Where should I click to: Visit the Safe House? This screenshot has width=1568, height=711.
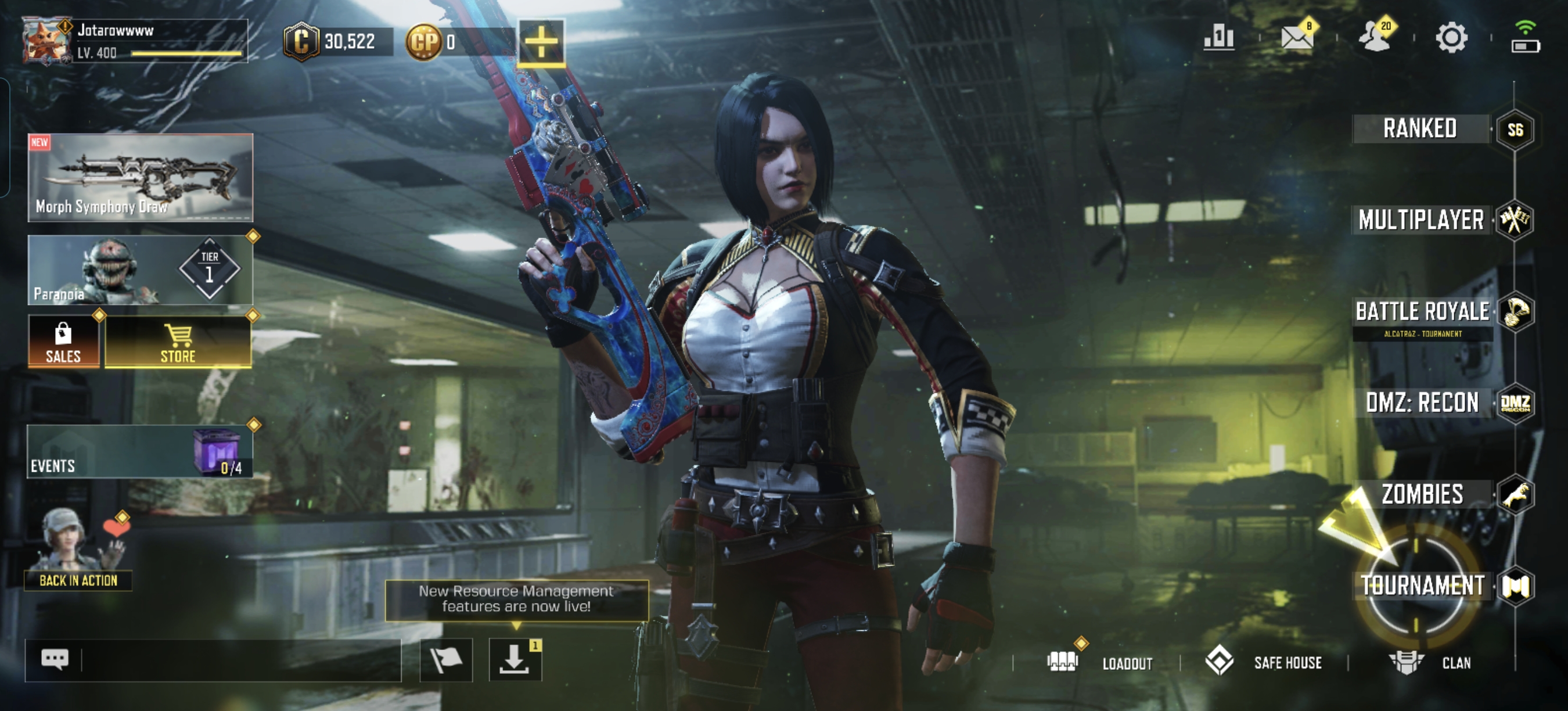coord(1265,662)
